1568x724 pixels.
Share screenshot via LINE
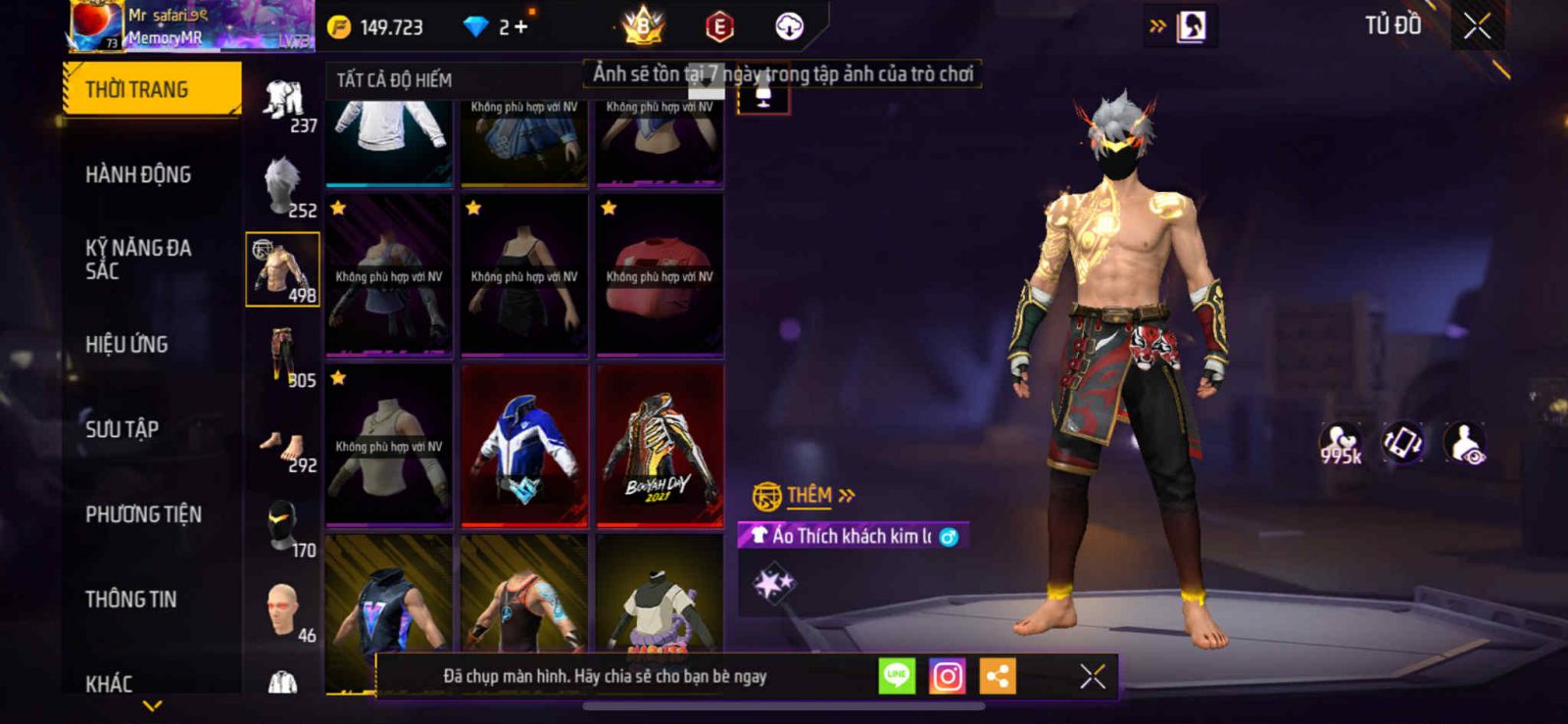point(897,676)
